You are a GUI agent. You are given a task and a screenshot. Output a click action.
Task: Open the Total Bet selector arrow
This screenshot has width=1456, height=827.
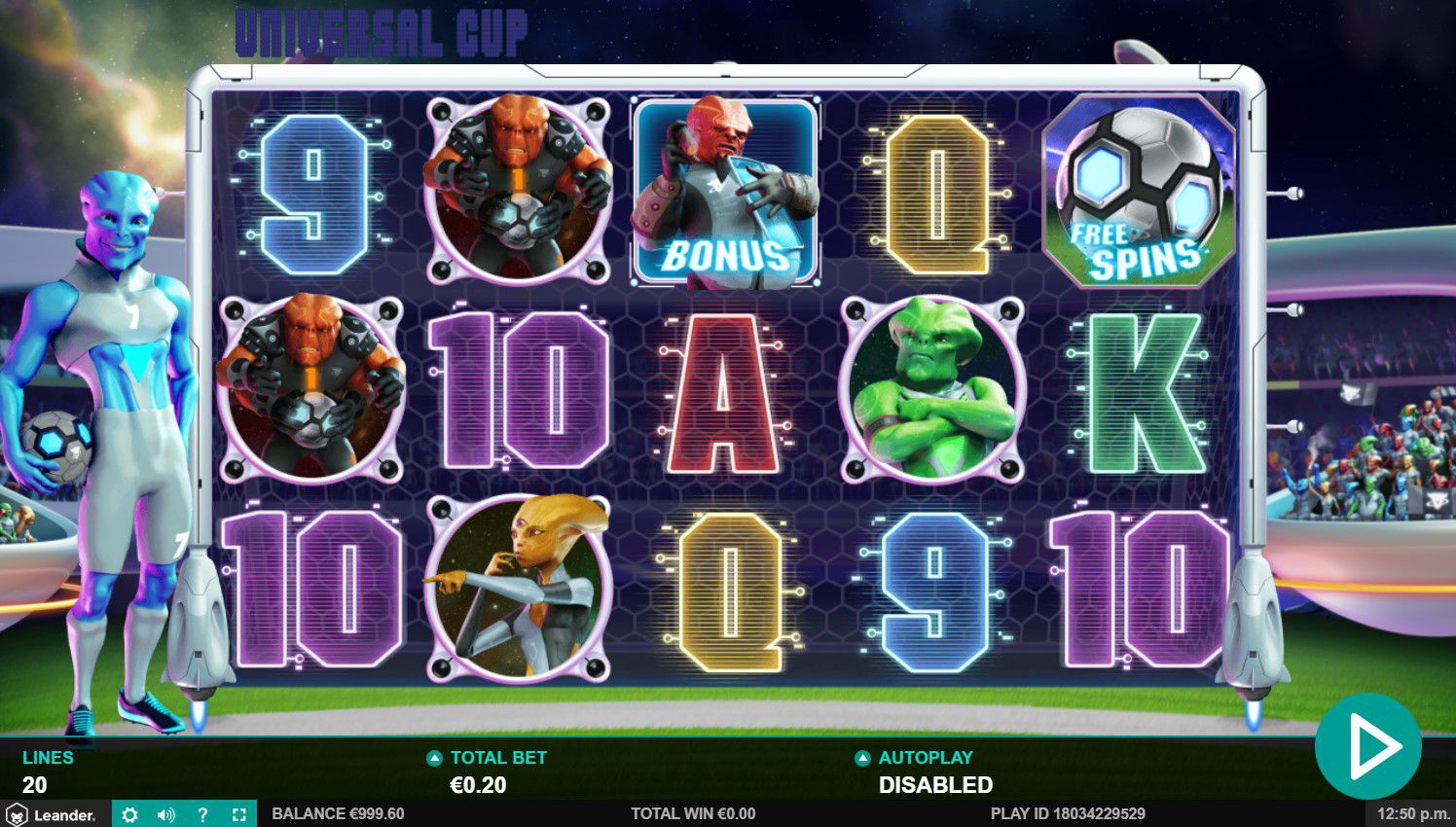coord(434,758)
